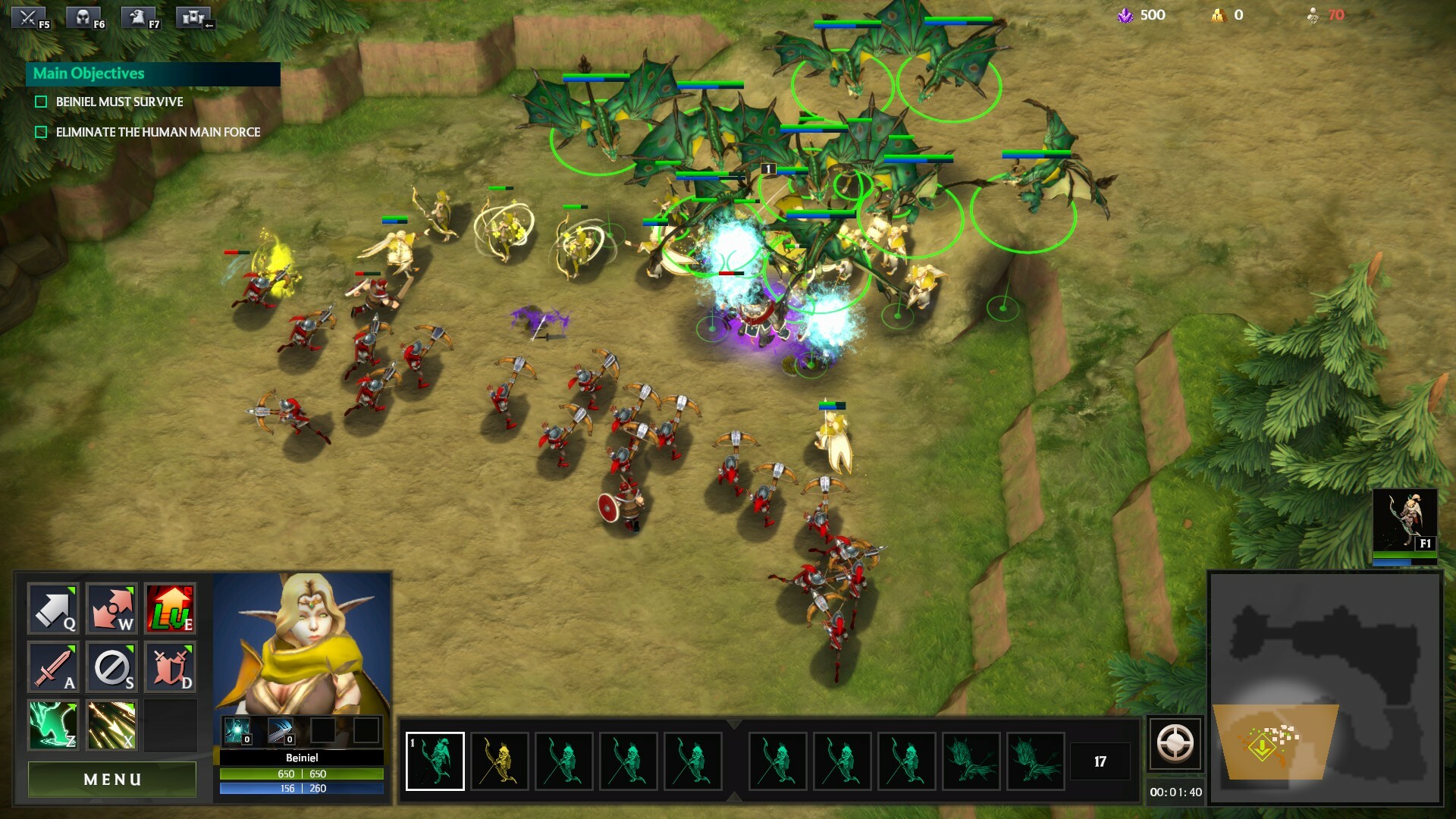Click the skull helmet F6 icon
1456x819 pixels.
pyautogui.click(x=83, y=17)
